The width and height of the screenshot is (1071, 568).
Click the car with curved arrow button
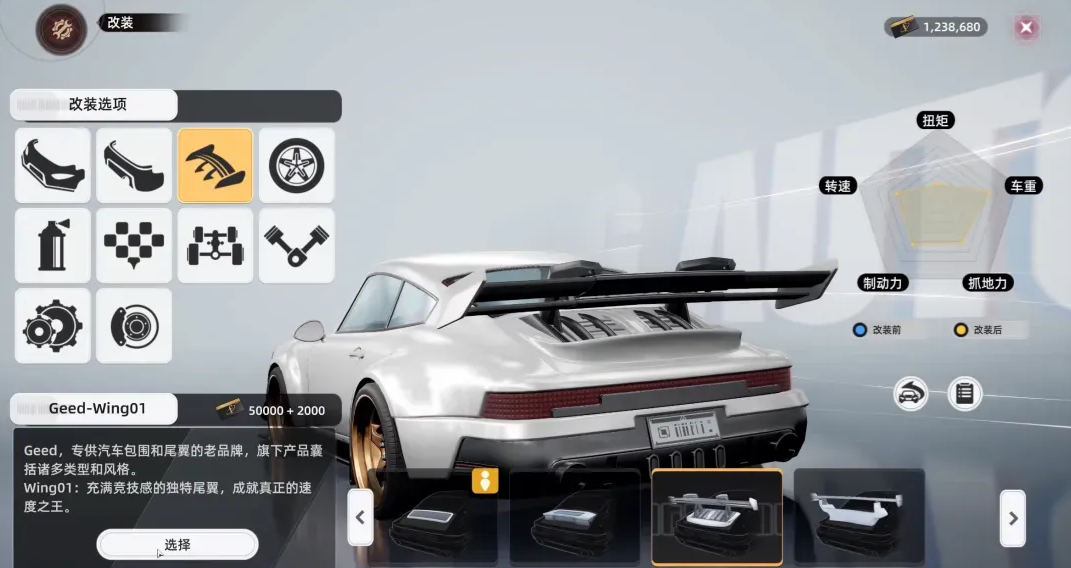click(x=910, y=393)
